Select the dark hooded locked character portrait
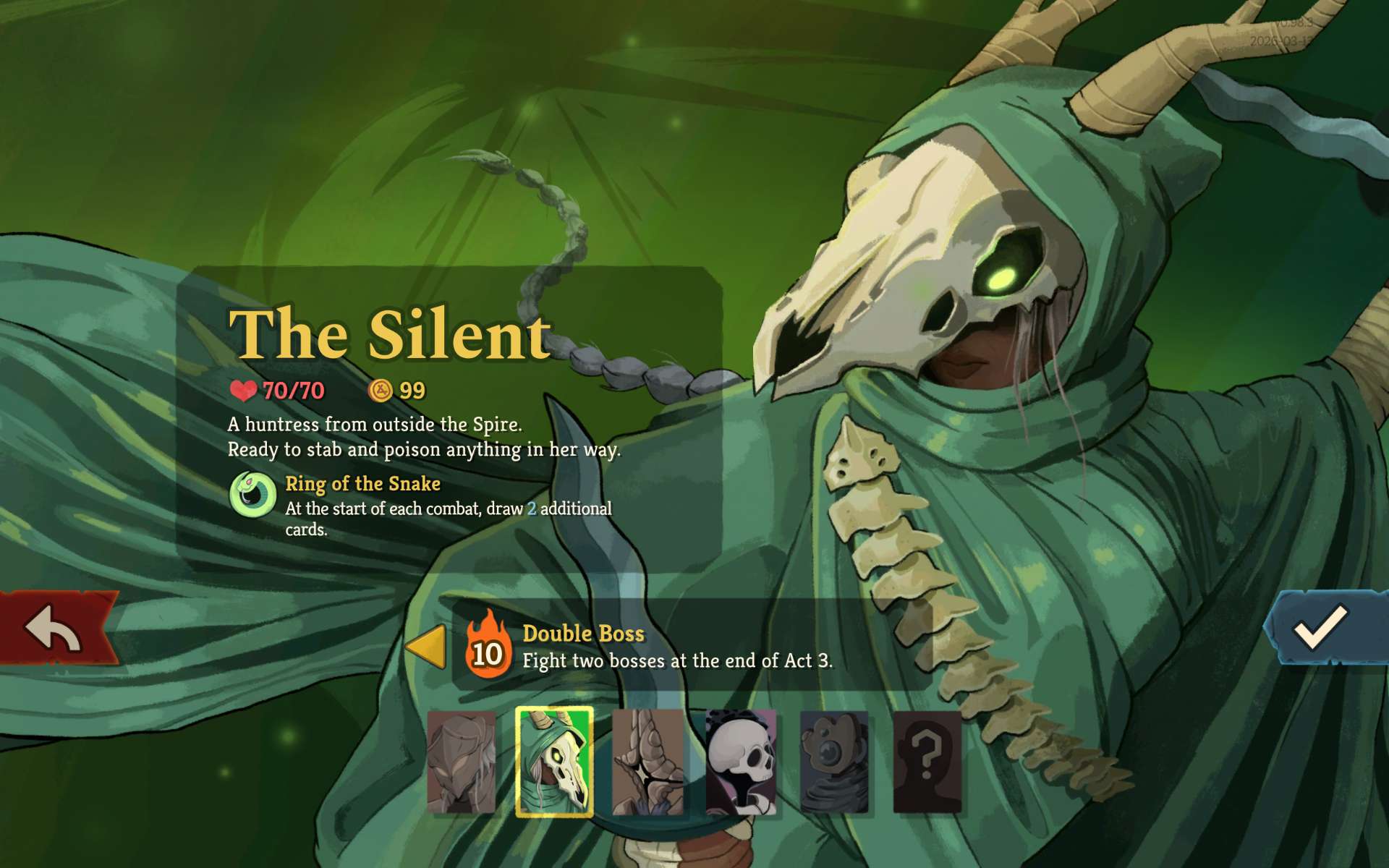Viewport: 1389px width, 868px height. click(834, 762)
